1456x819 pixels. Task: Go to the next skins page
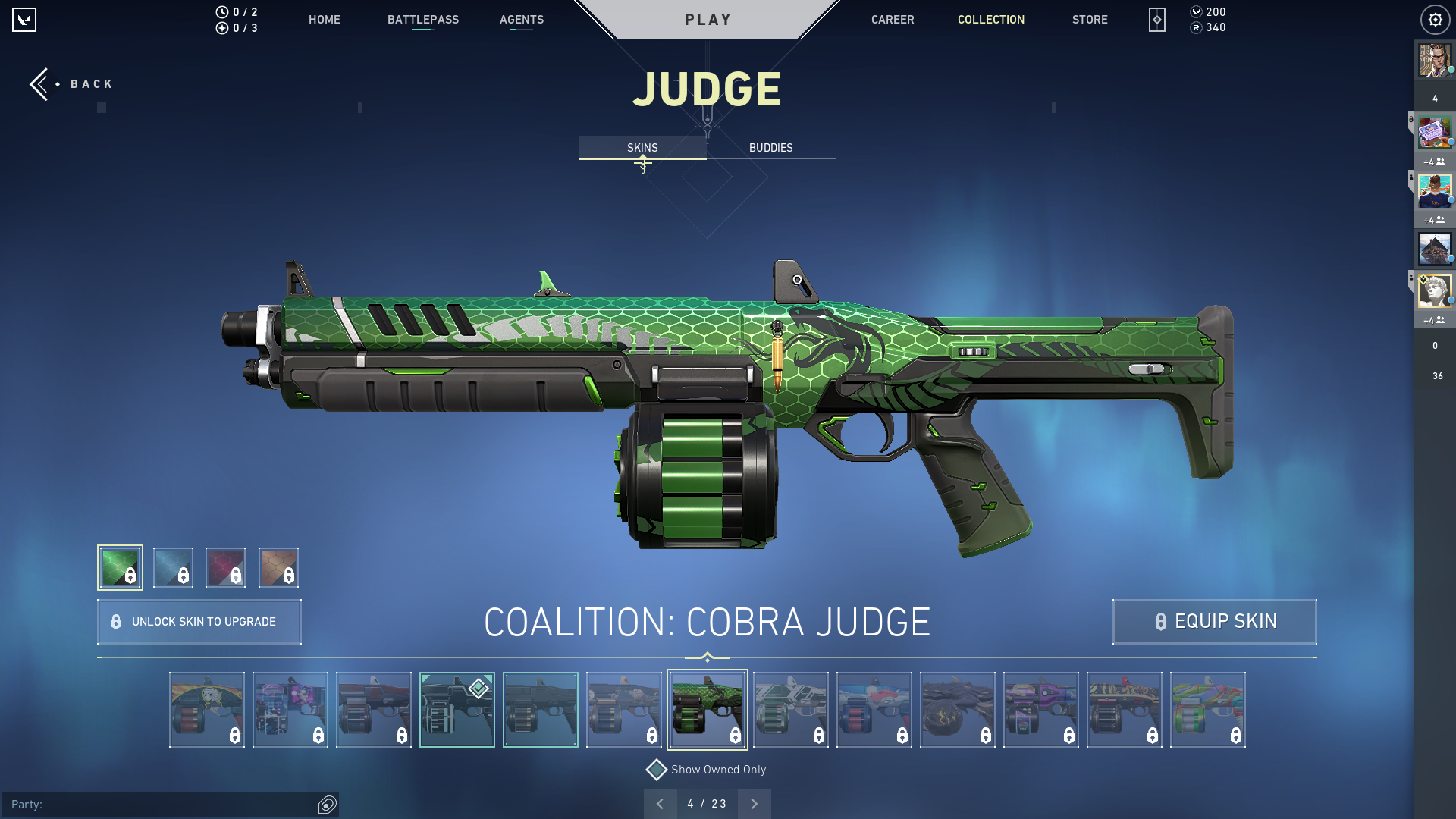coord(754,803)
